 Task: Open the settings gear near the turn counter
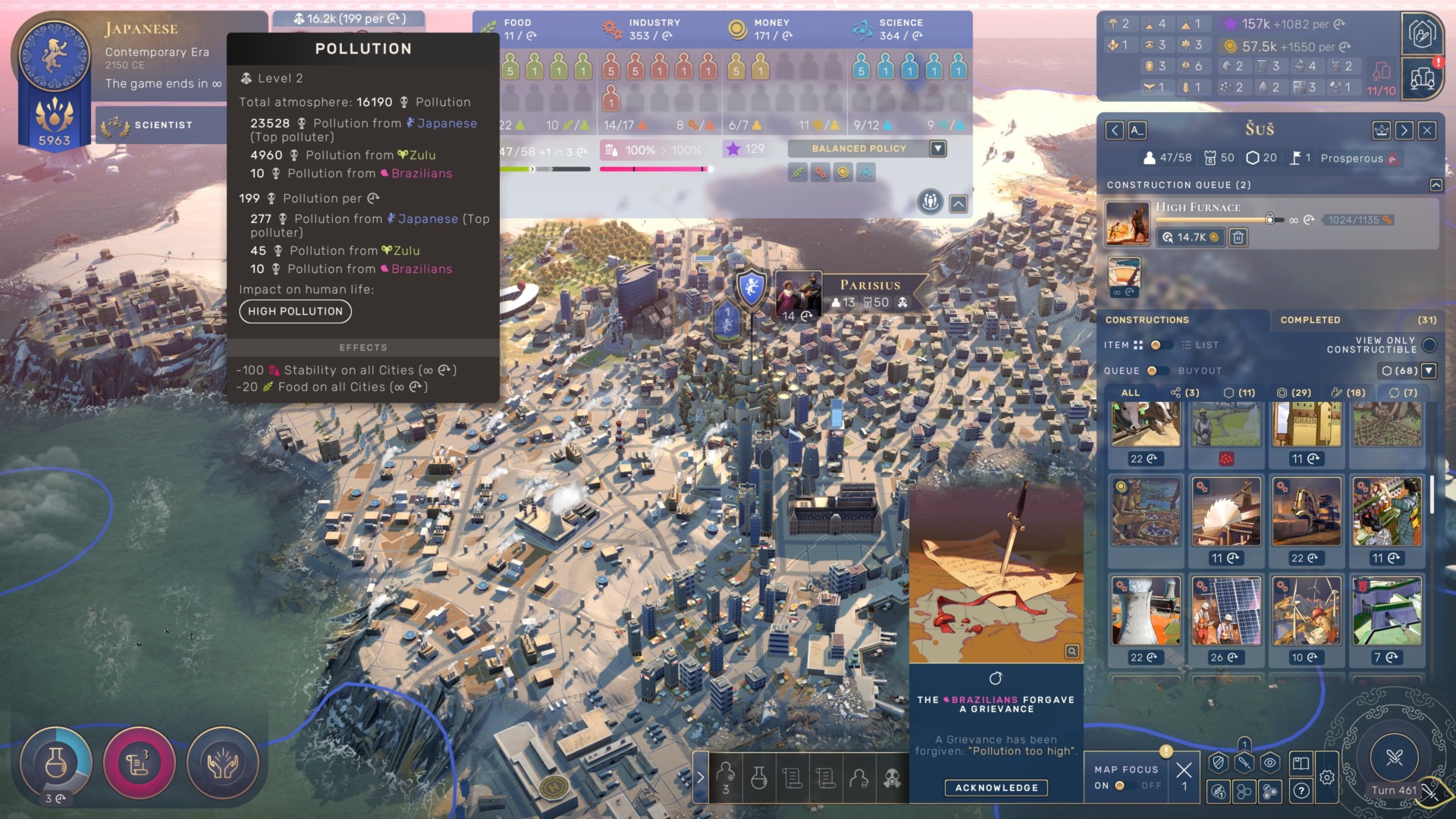click(1327, 778)
